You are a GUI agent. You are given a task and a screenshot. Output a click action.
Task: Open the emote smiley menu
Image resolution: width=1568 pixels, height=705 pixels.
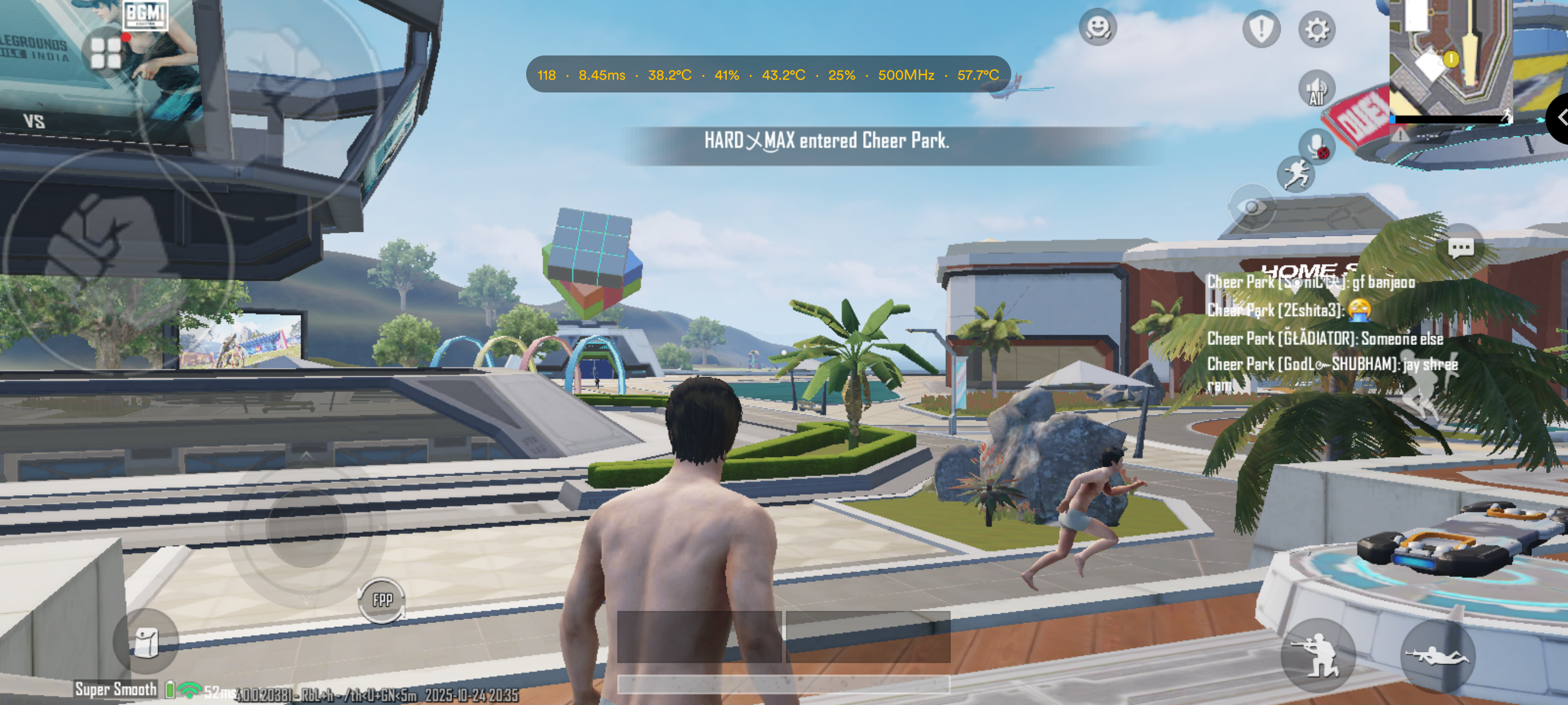point(1097,27)
